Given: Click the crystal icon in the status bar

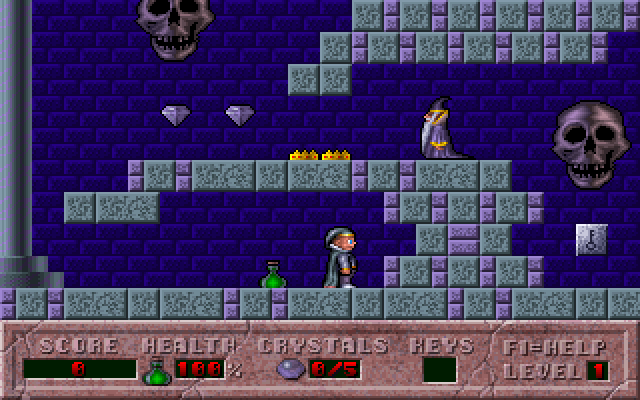Looking at the screenshot, I should 288,370.
